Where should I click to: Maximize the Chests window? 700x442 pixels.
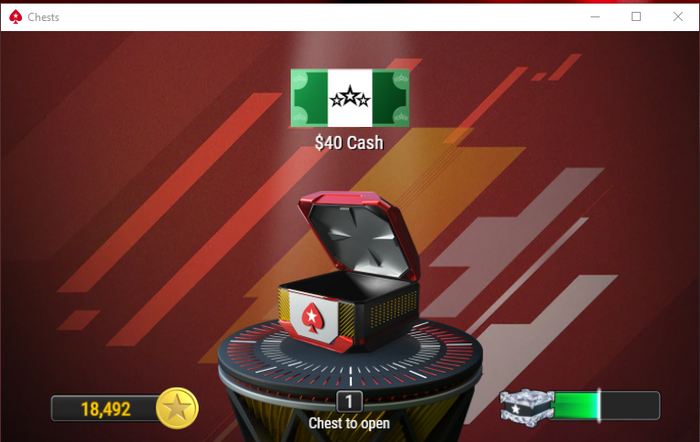coord(636,16)
